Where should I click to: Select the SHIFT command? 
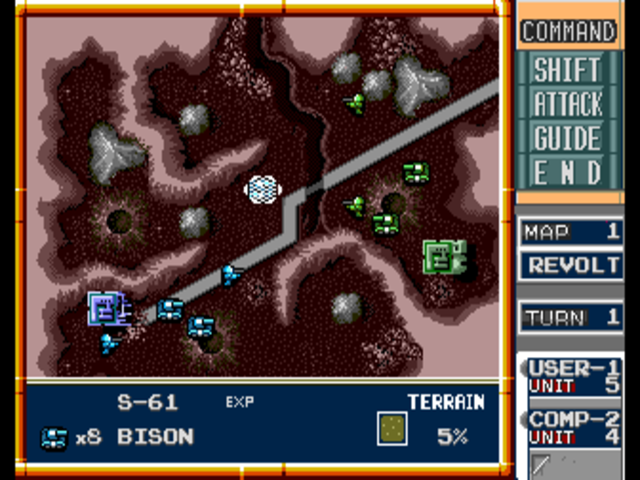[567, 70]
